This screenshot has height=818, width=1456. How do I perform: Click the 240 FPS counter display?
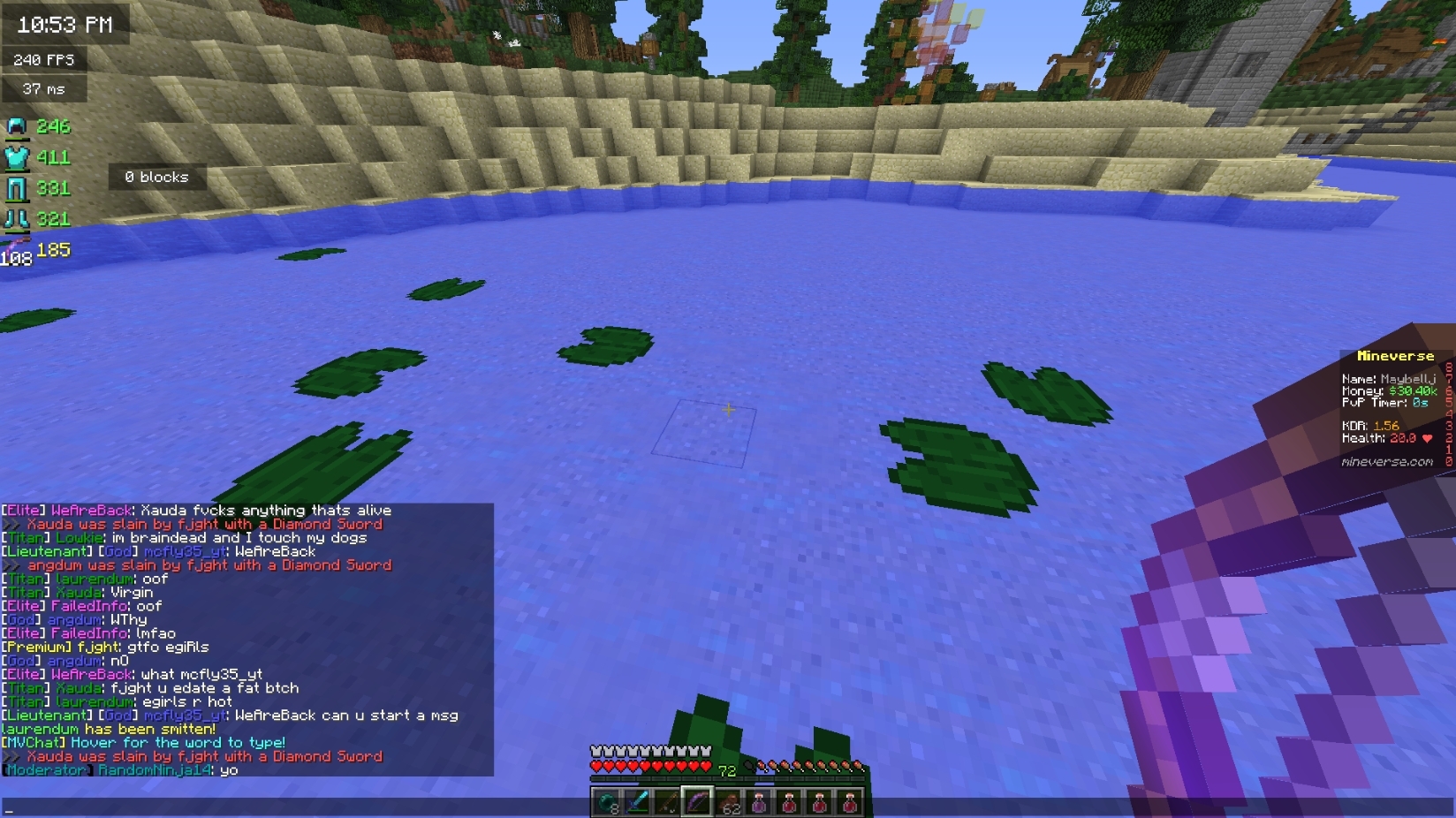point(42,58)
